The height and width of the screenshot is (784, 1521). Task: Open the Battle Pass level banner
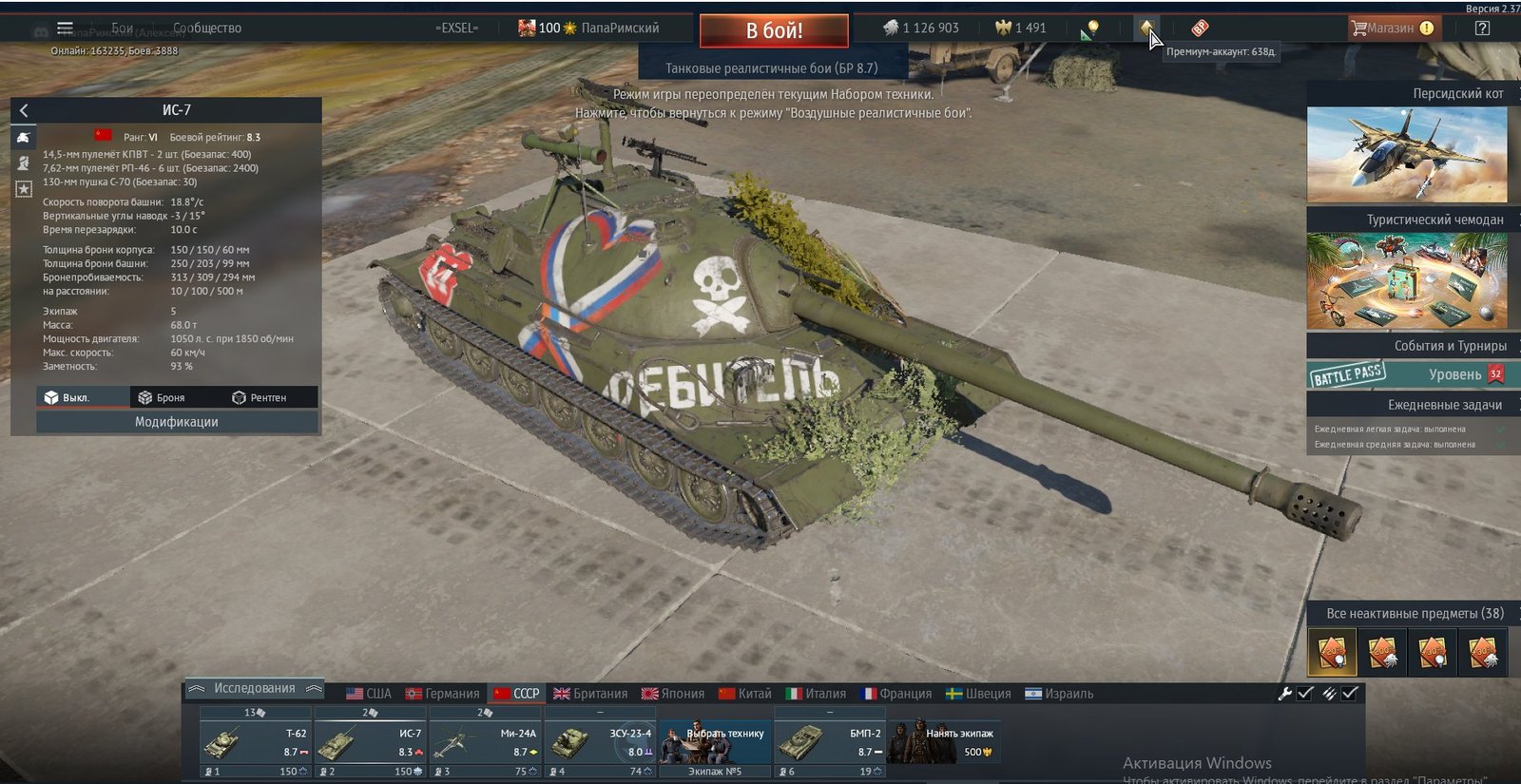coord(1407,374)
